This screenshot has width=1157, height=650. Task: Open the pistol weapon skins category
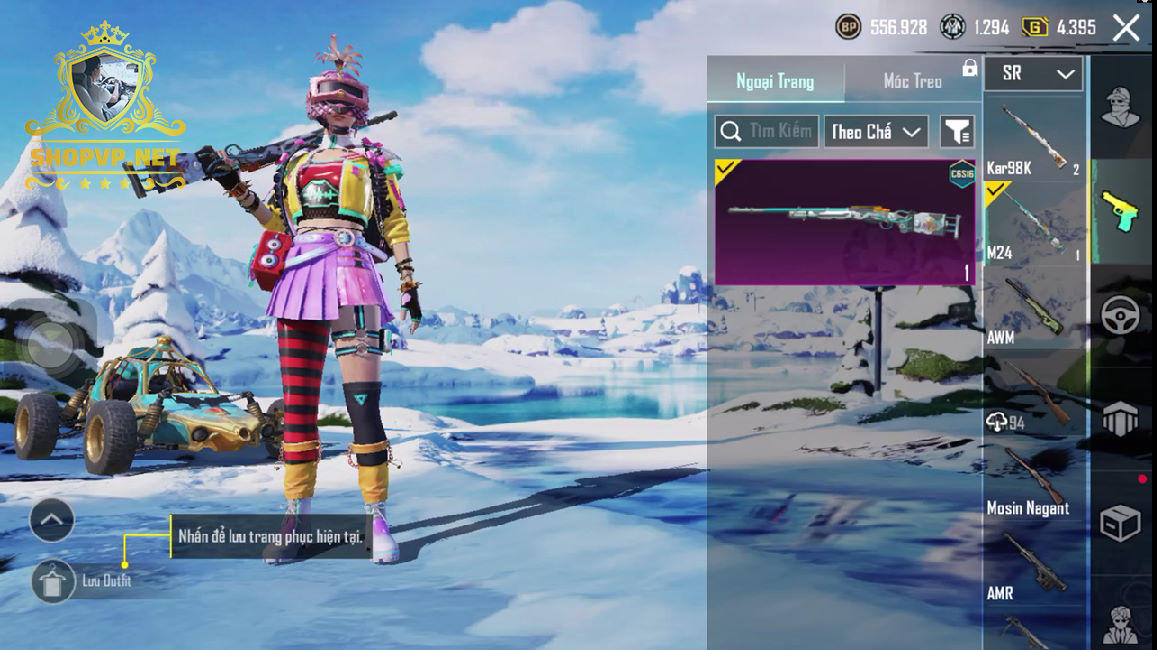1121,211
